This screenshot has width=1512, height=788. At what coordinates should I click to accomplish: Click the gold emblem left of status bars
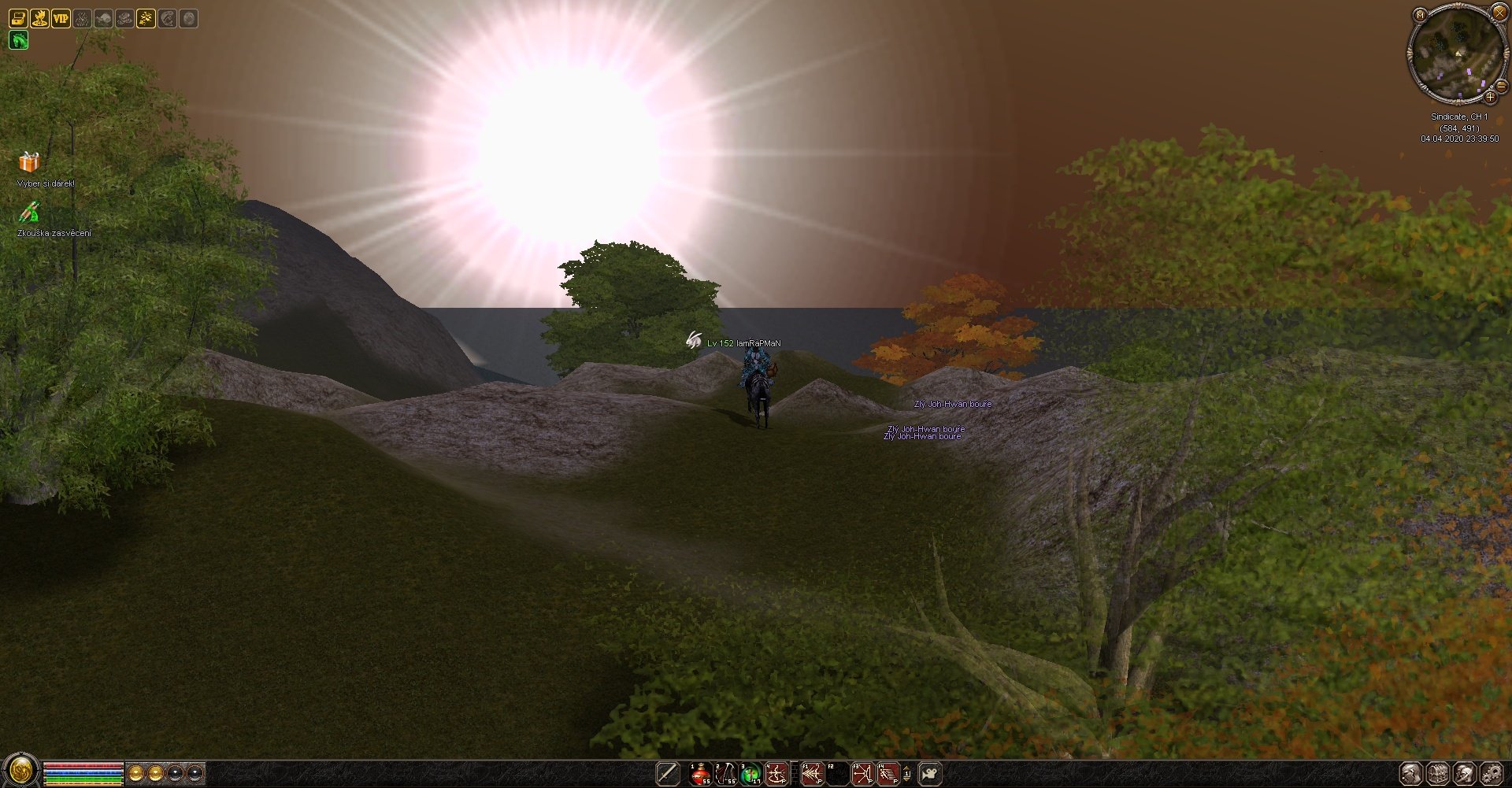20,770
